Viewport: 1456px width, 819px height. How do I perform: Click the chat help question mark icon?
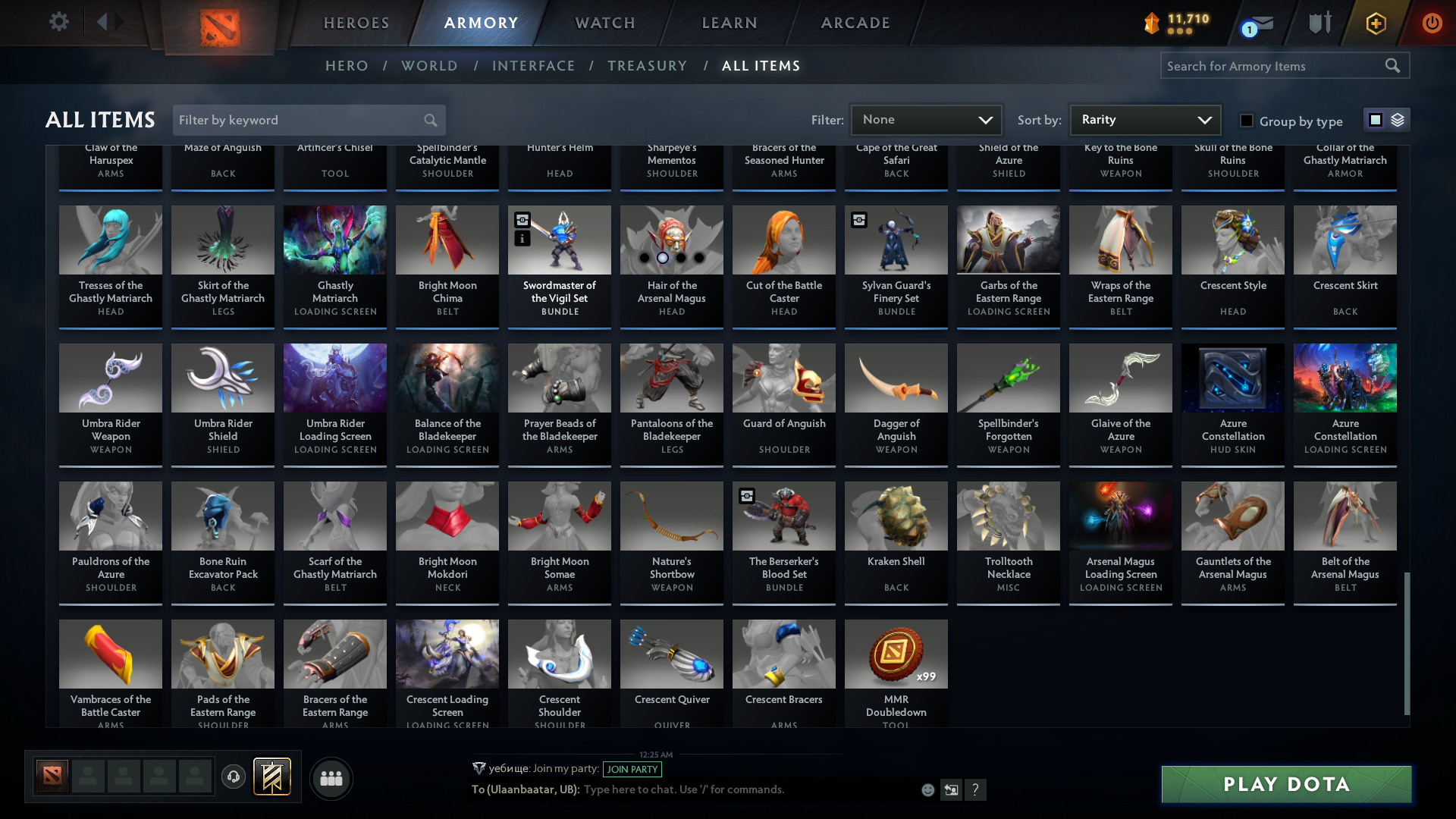[x=976, y=789]
